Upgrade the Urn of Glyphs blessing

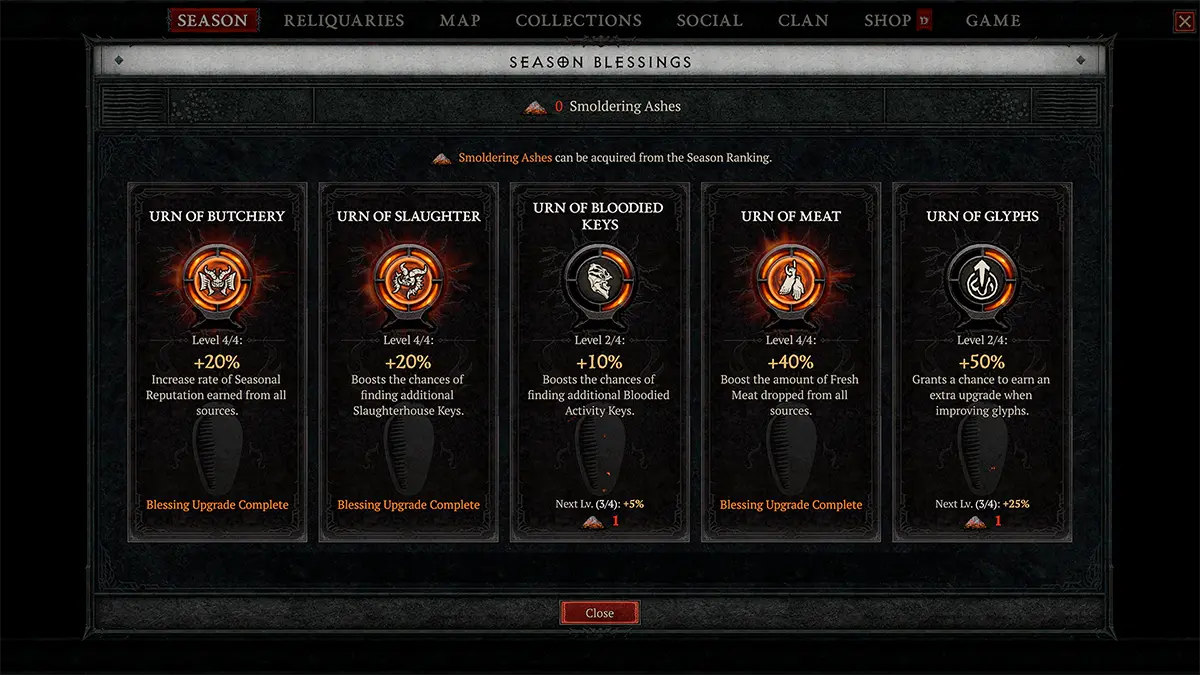[982, 279]
